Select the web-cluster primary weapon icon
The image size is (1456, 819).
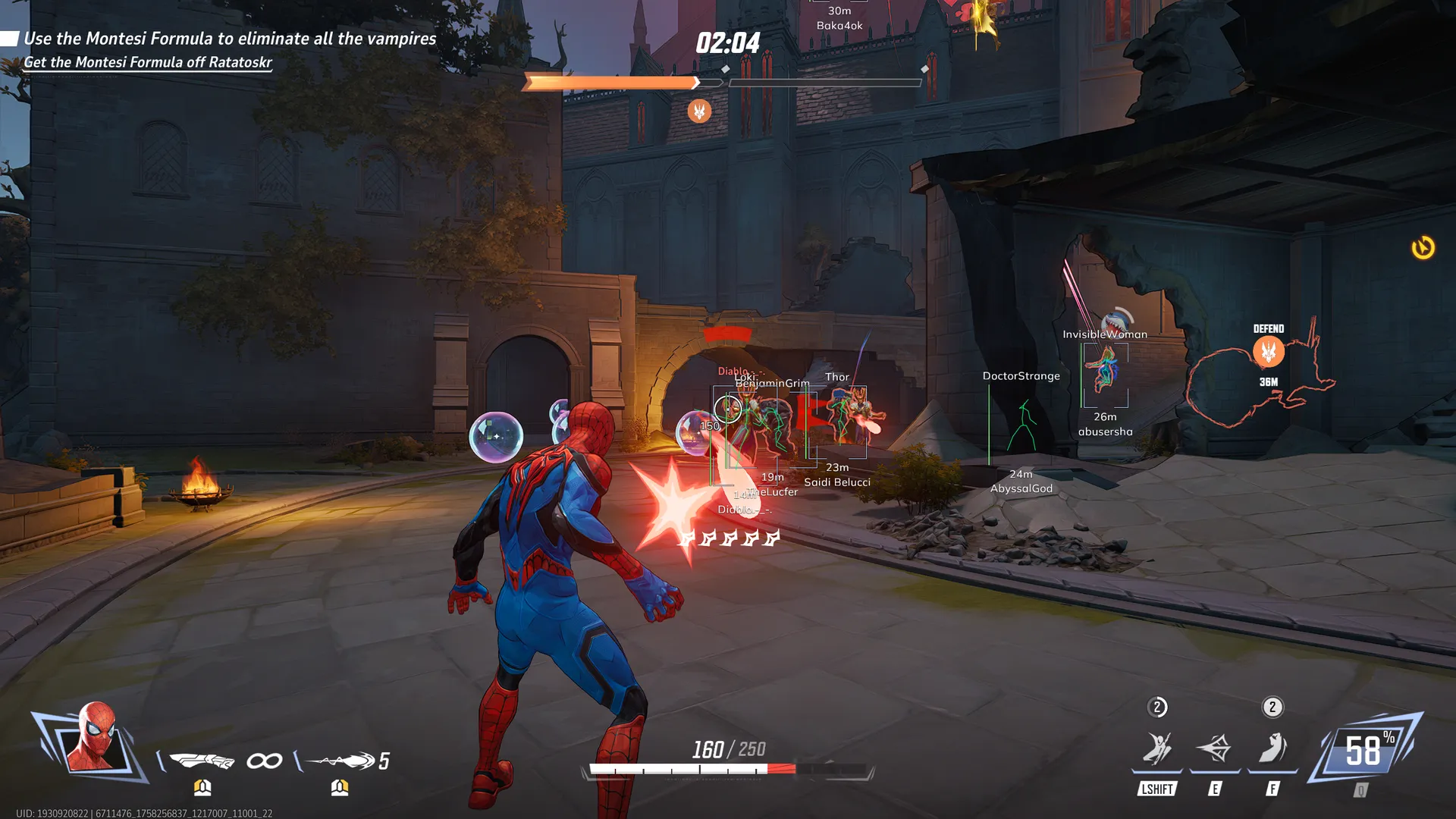[202, 760]
